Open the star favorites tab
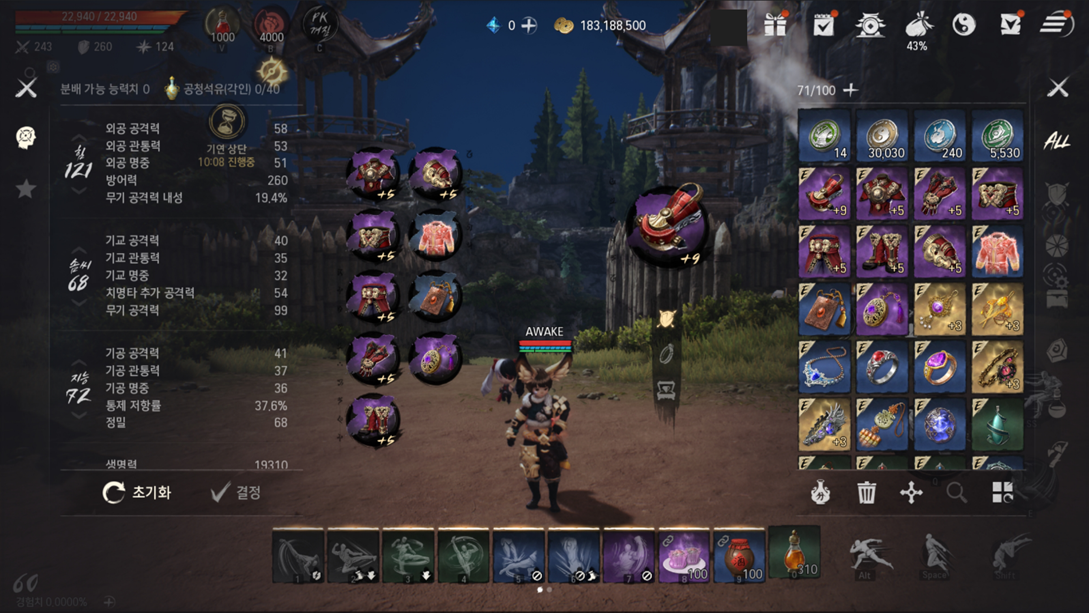1089x613 pixels. [26, 188]
